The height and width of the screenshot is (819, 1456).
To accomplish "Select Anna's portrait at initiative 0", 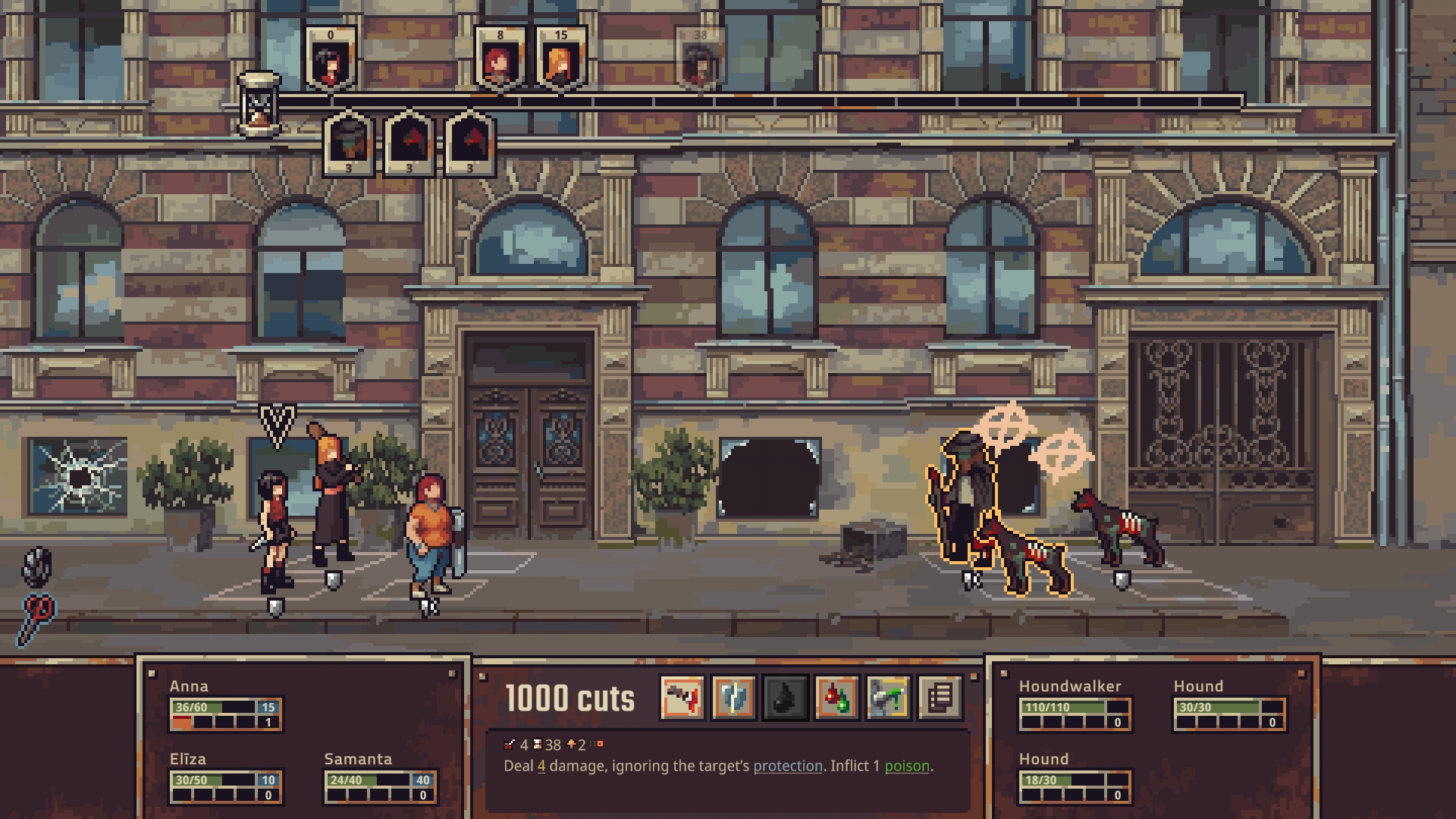I will click(x=331, y=59).
